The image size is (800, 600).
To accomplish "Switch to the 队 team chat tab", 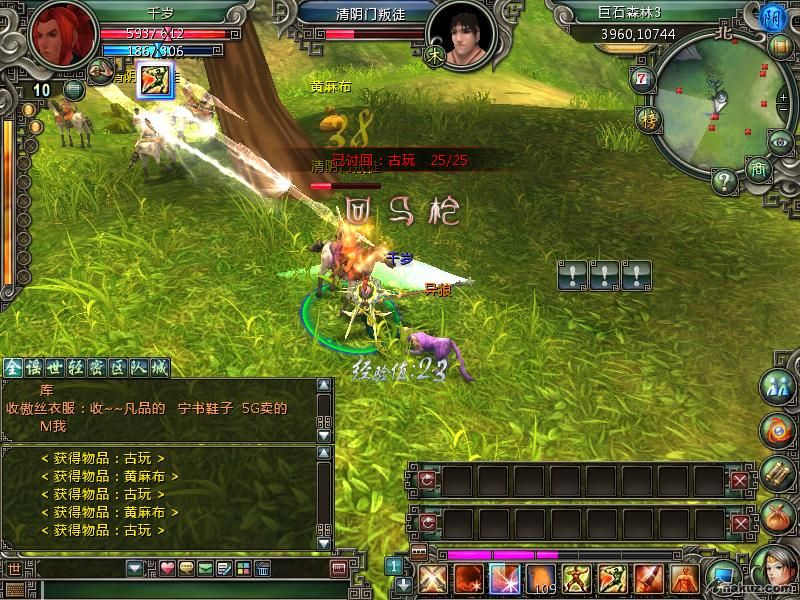I will 137,367.
